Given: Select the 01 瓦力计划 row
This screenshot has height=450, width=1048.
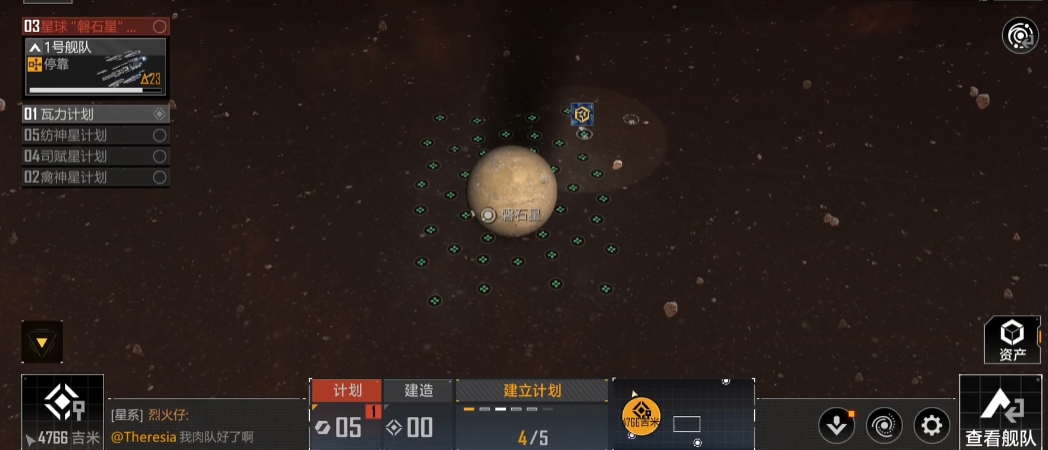Looking at the screenshot, I should click(x=96, y=114).
